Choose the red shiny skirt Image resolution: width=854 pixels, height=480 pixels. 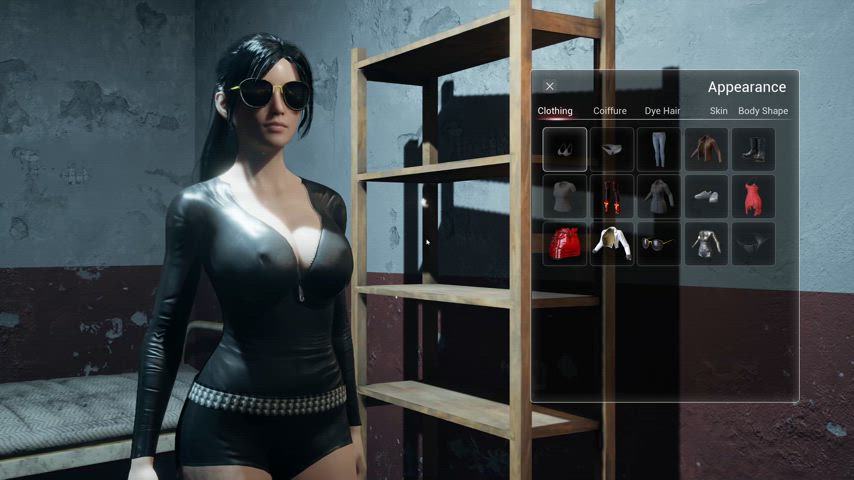(565, 243)
